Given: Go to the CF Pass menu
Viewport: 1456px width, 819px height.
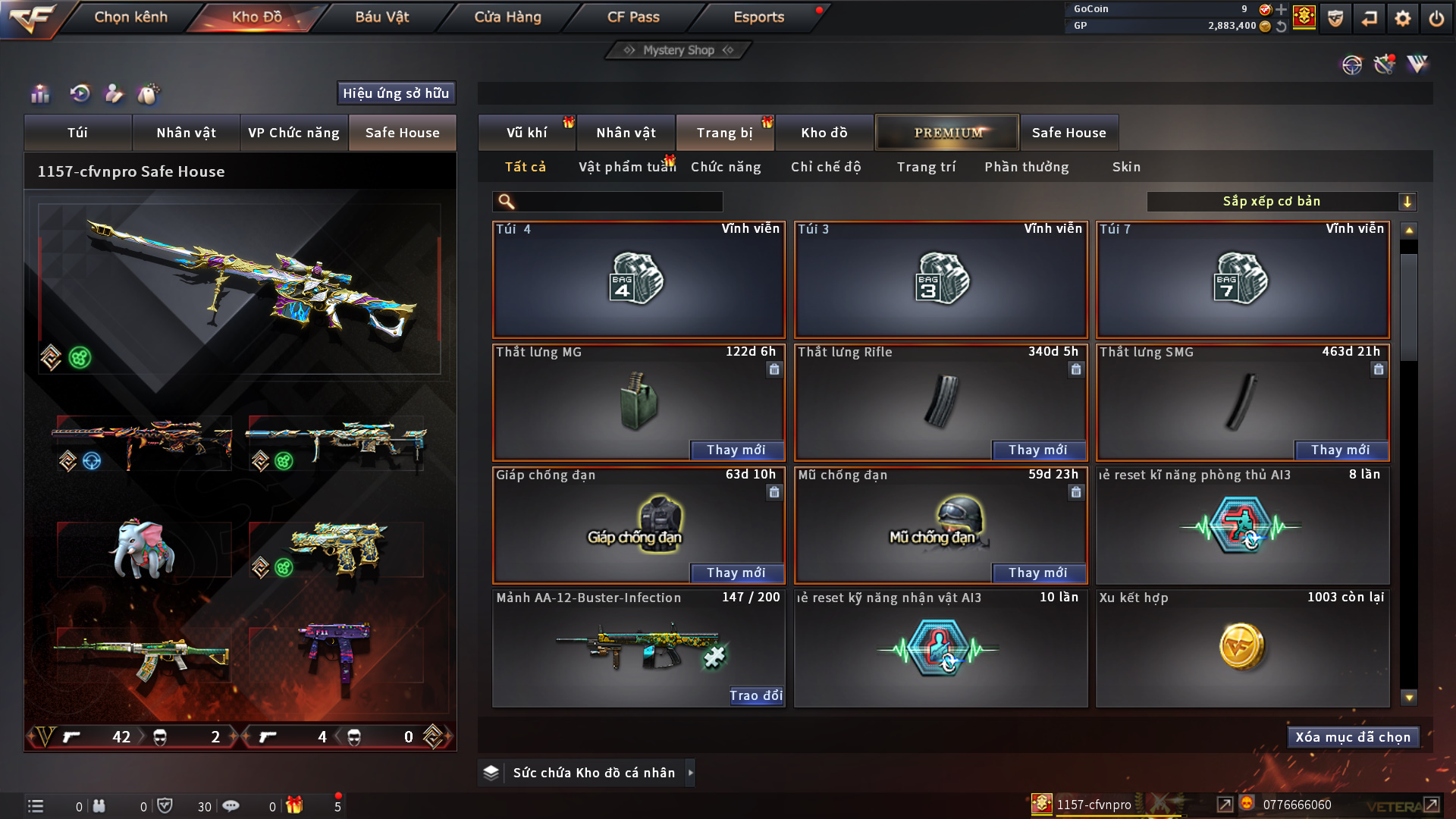Looking at the screenshot, I should point(633,17).
